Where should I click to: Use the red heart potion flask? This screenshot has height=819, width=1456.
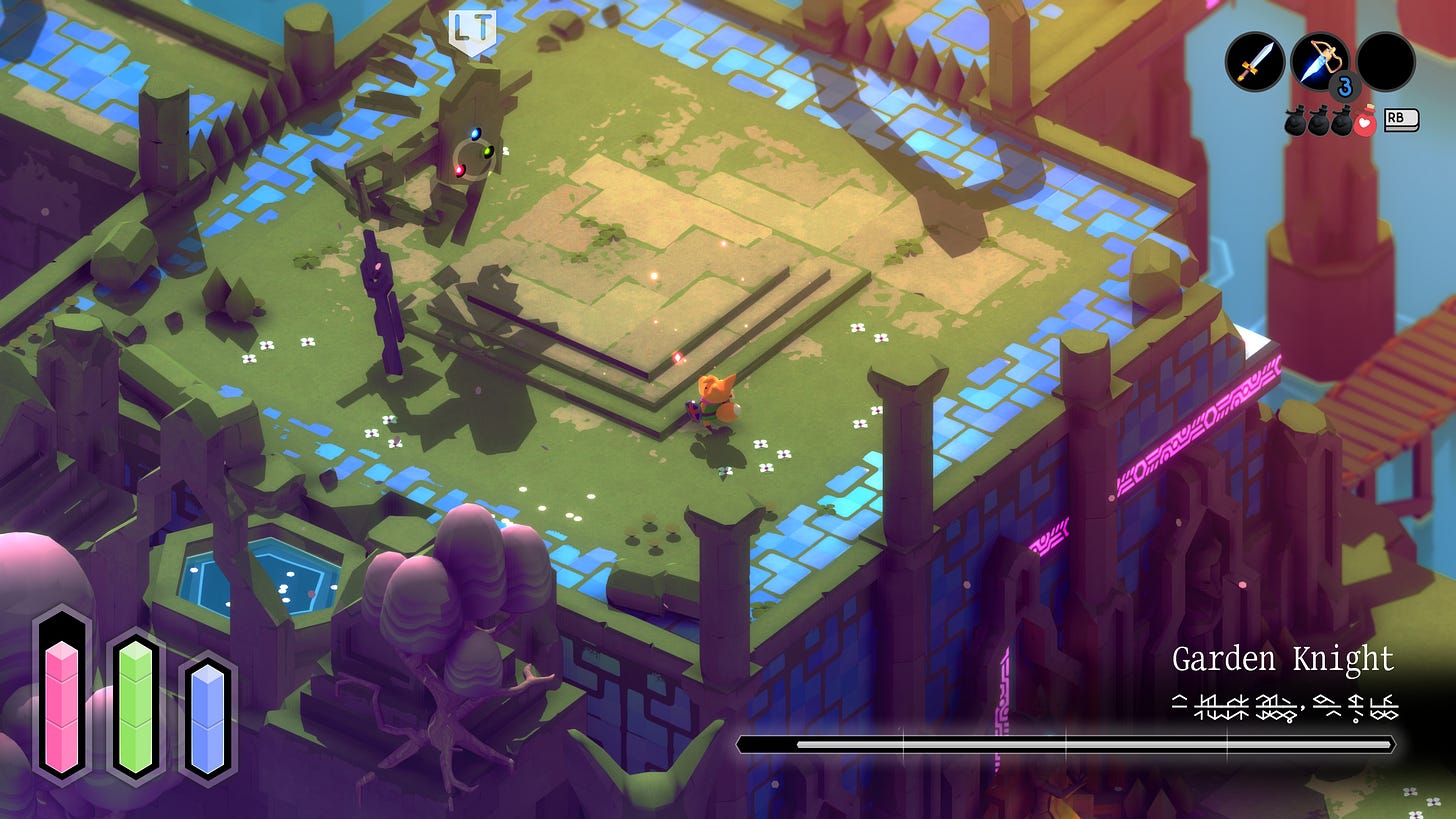pos(1365,122)
